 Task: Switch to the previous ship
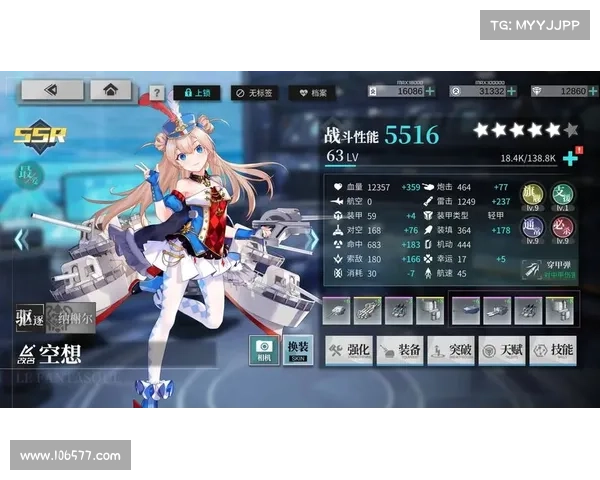(x=19, y=240)
